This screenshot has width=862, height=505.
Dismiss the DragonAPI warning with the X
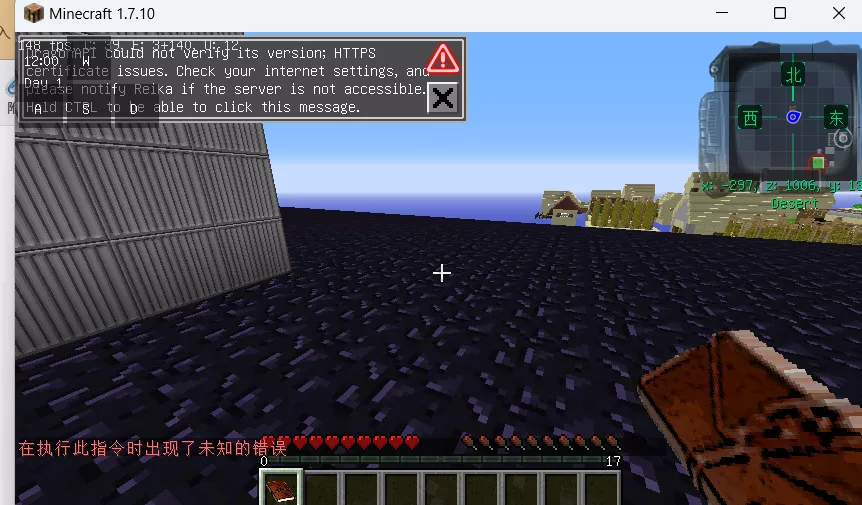point(442,97)
